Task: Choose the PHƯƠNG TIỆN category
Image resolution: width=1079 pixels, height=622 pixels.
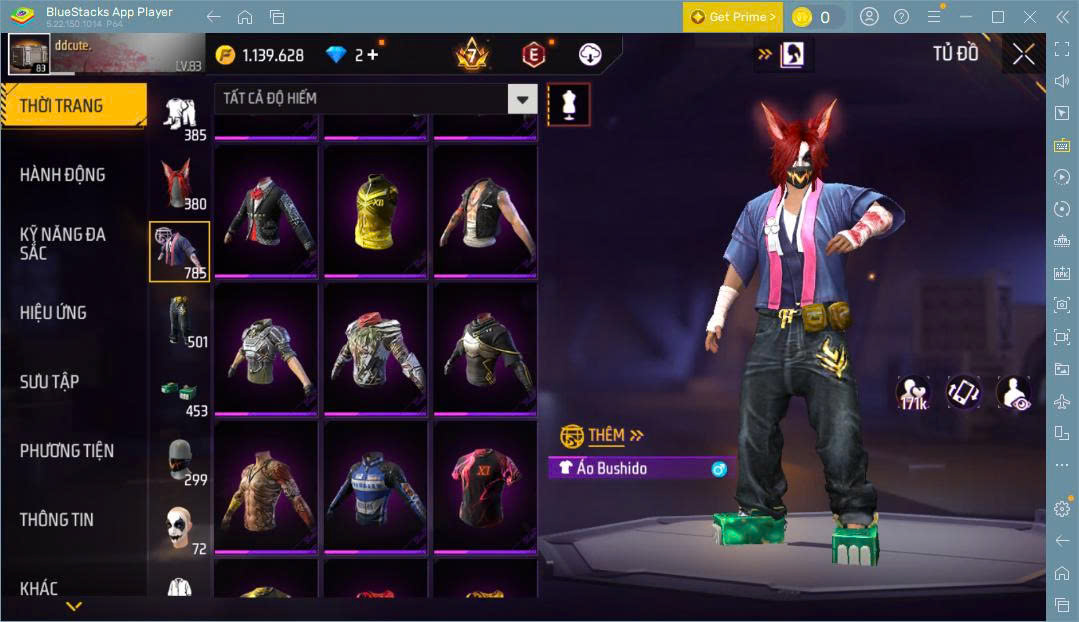Action: pyautogui.click(x=66, y=451)
